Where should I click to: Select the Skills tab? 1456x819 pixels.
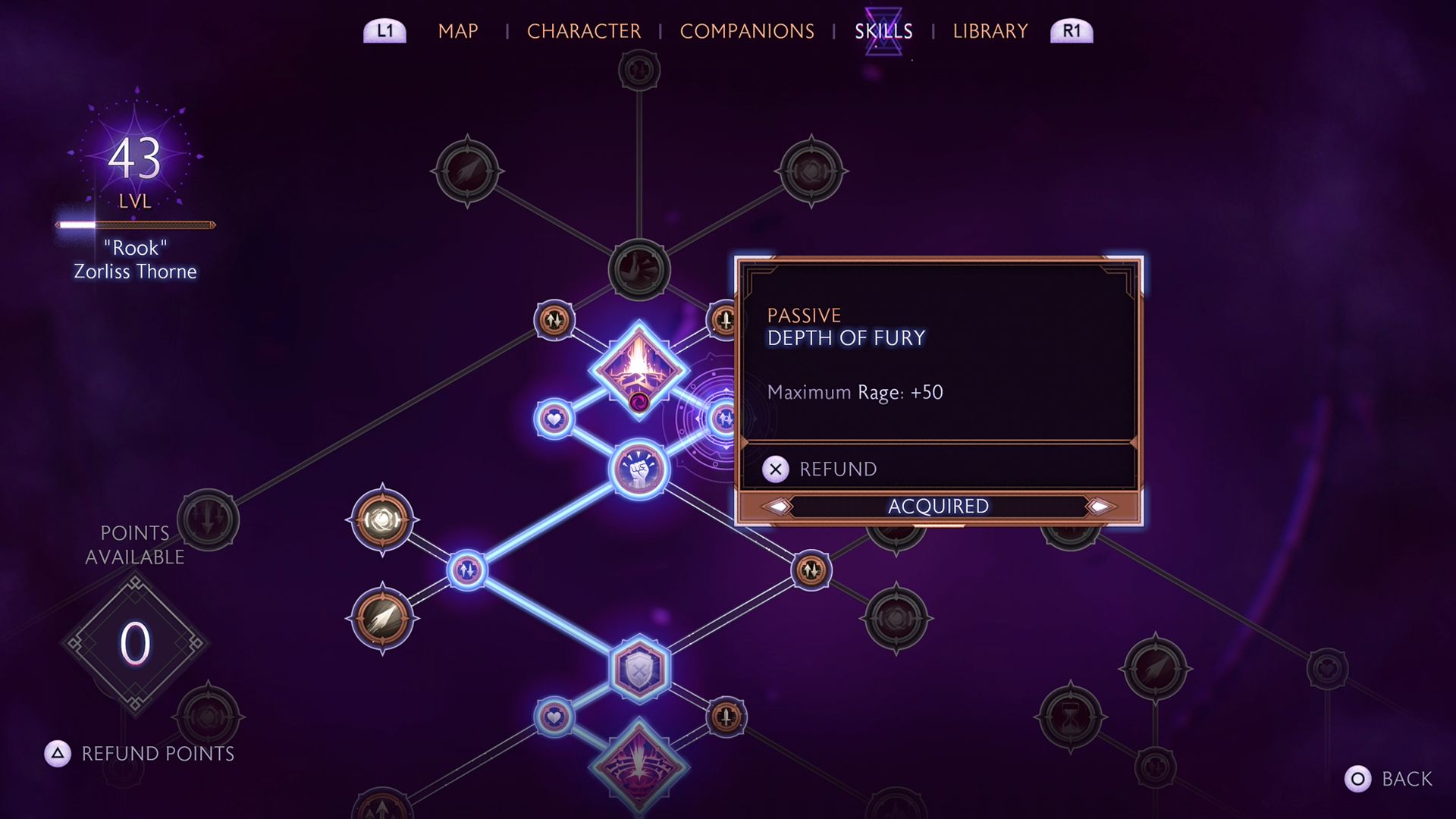point(883,31)
